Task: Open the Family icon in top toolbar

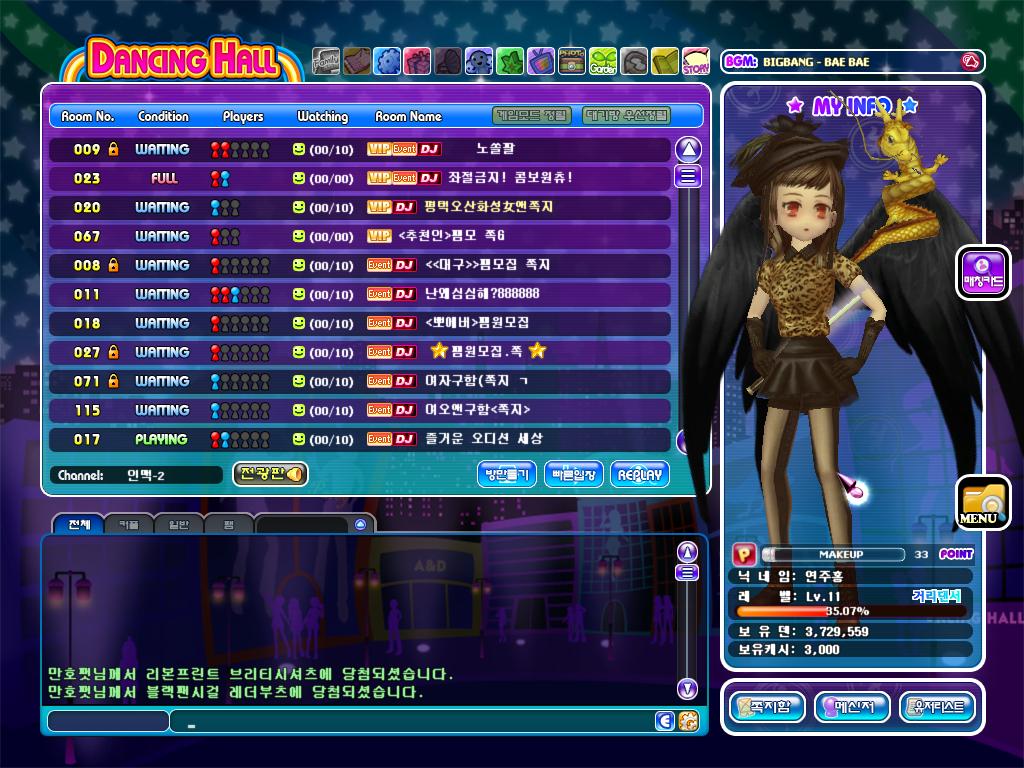Action: click(x=325, y=61)
